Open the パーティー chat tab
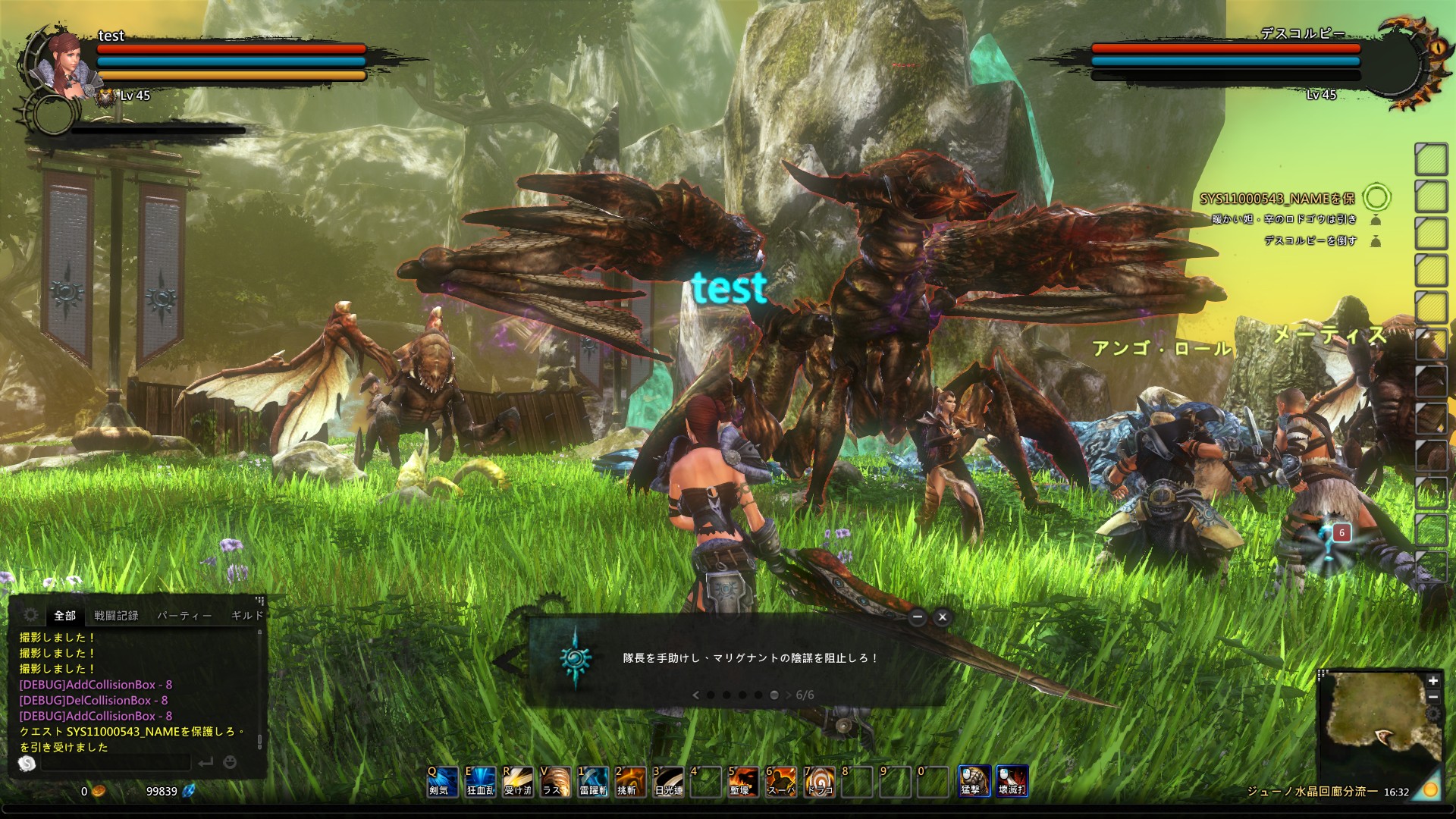The width and height of the screenshot is (1456, 819). click(184, 616)
